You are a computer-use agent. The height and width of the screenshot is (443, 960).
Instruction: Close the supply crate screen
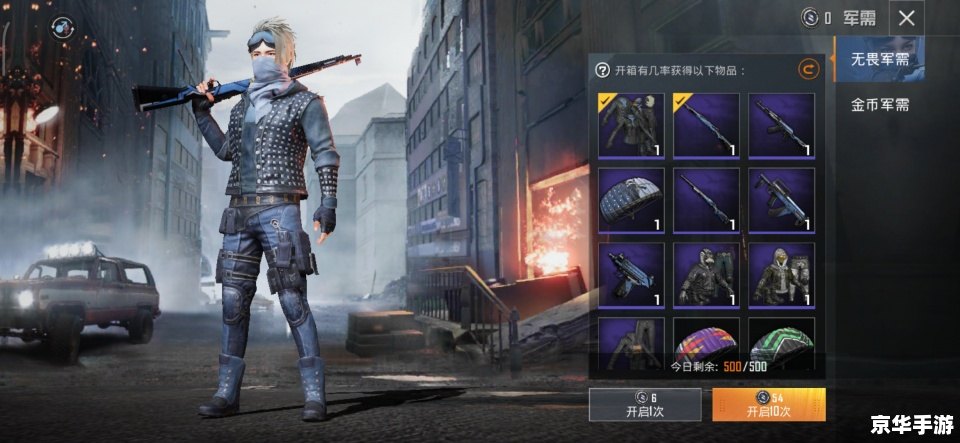(x=906, y=18)
